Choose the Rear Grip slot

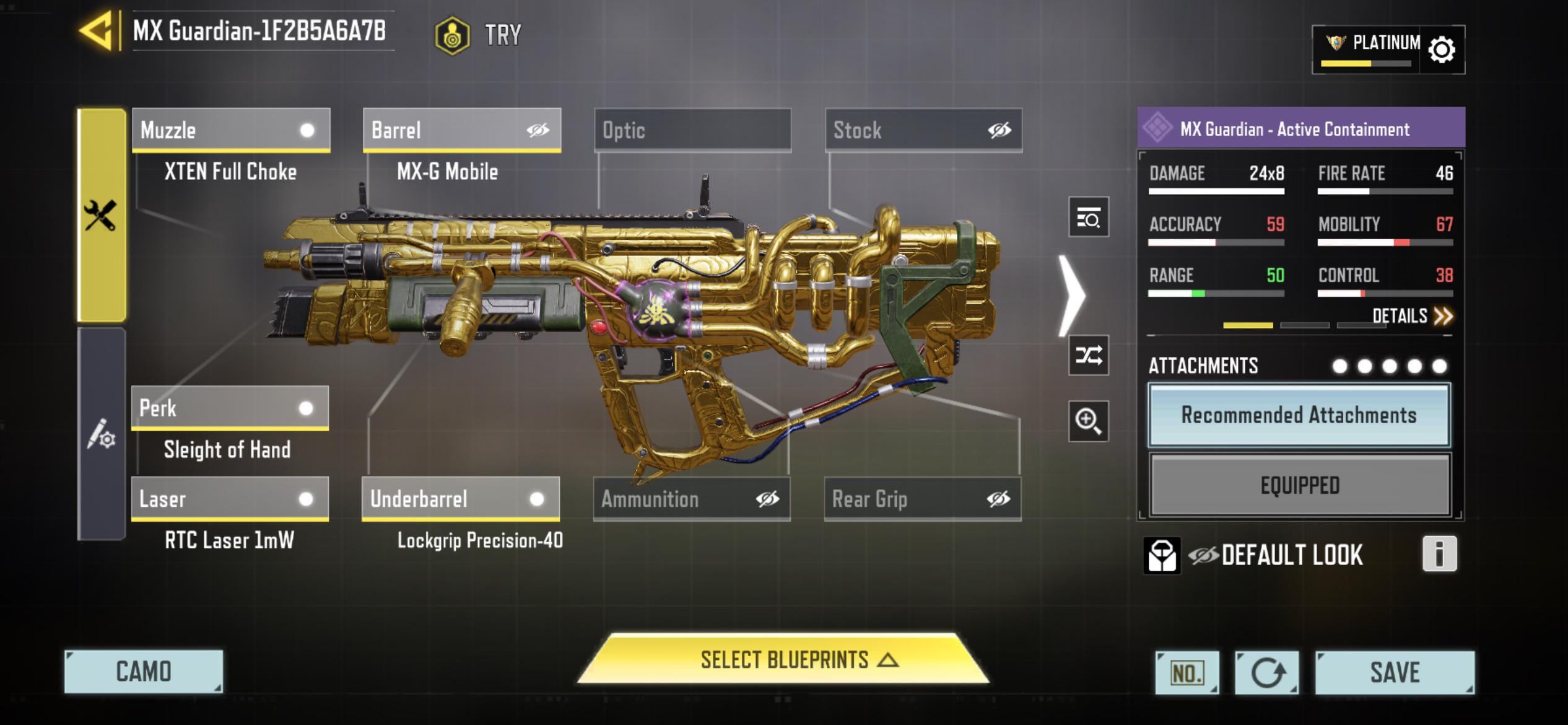click(923, 499)
